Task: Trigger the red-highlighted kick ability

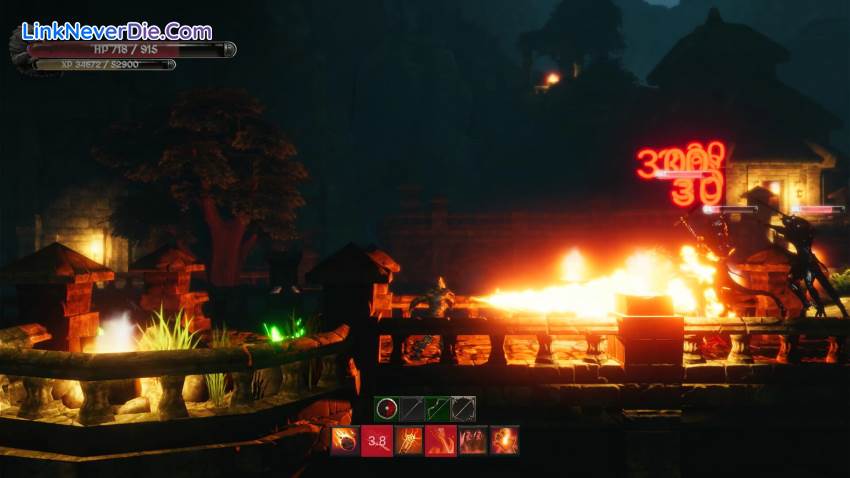Action: [x=440, y=440]
